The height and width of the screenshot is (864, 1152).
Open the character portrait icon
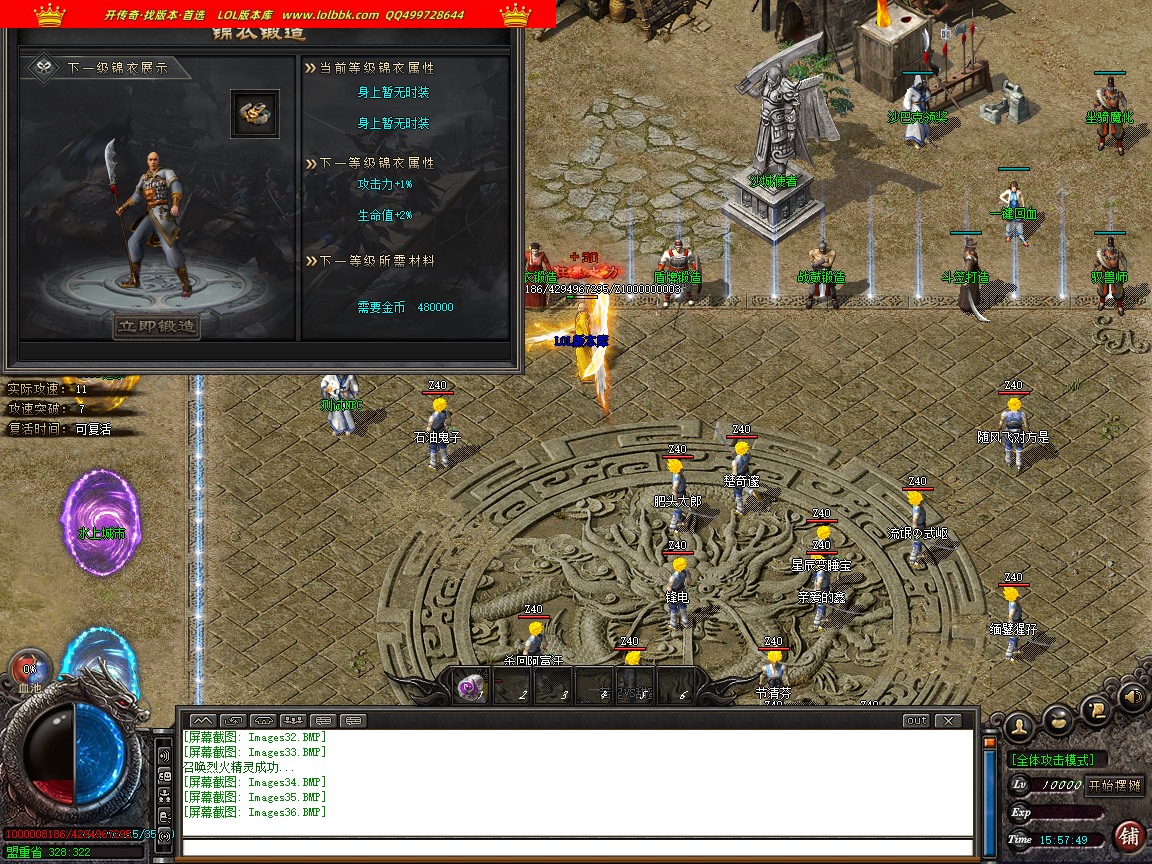point(1018,726)
